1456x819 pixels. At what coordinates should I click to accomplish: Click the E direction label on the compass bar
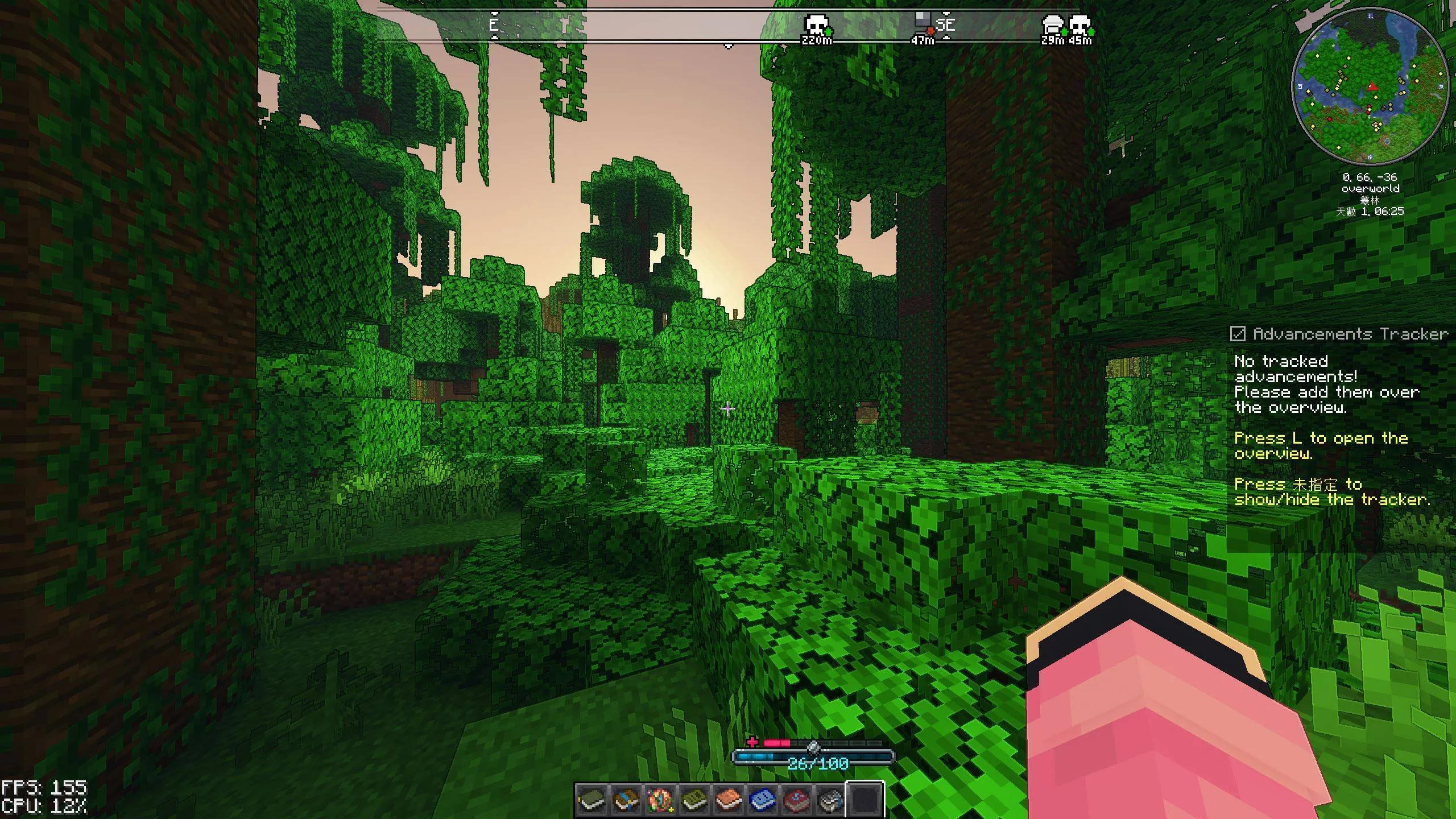click(494, 25)
